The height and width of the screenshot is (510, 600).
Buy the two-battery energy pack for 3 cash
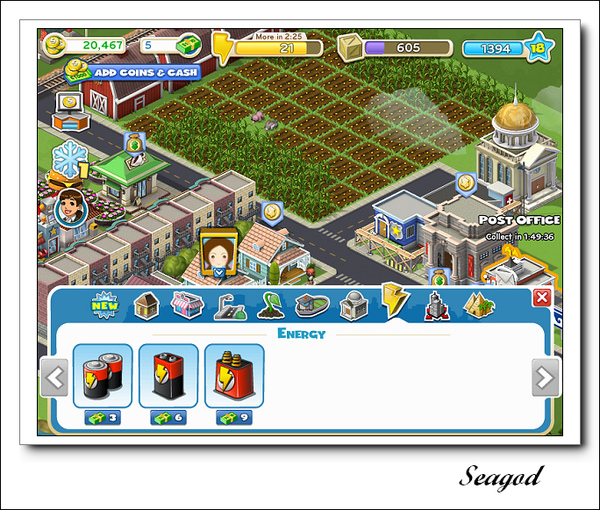pos(103,376)
